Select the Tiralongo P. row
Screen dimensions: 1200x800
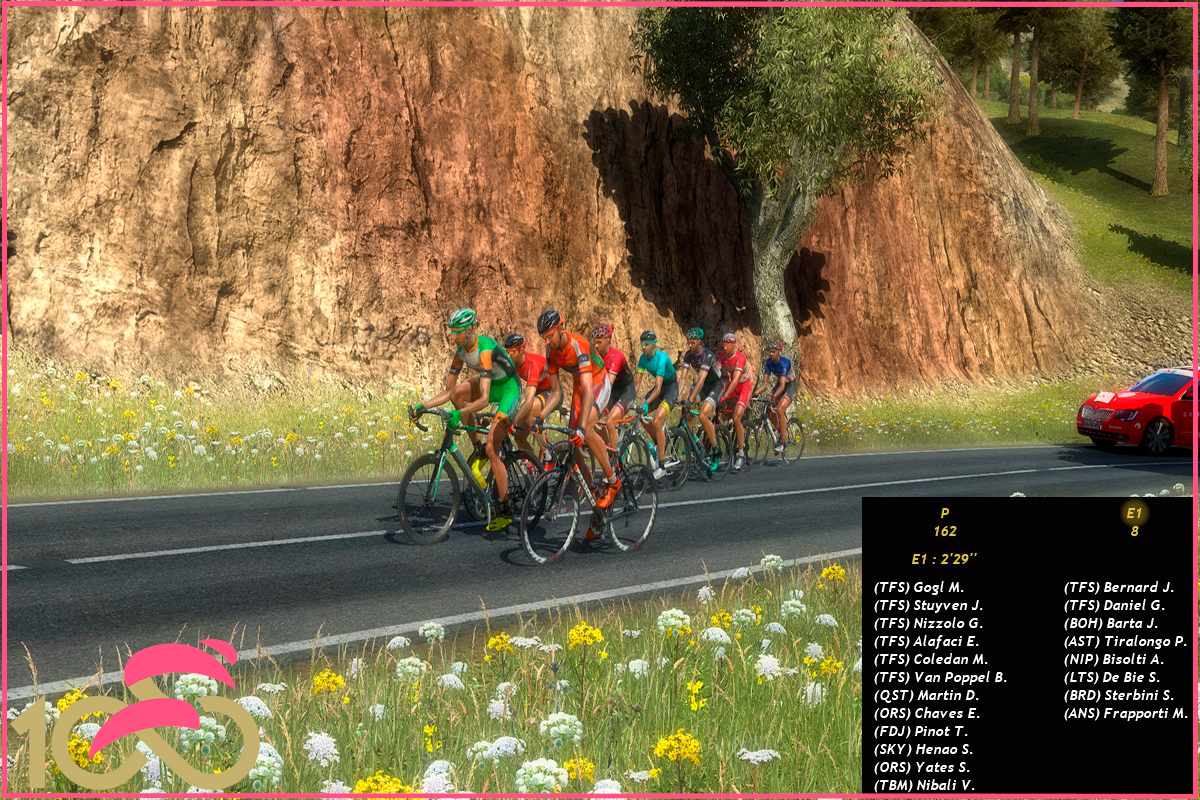(1125, 641)
